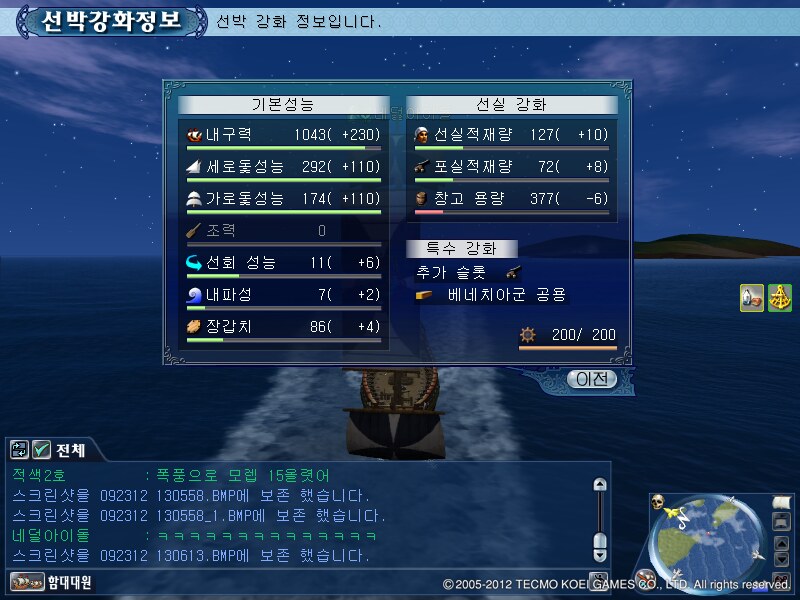Viewport: 800px width, 600px height.
Task: Toggle the chat all-channel checkmark
Action: tap(42, 450)
